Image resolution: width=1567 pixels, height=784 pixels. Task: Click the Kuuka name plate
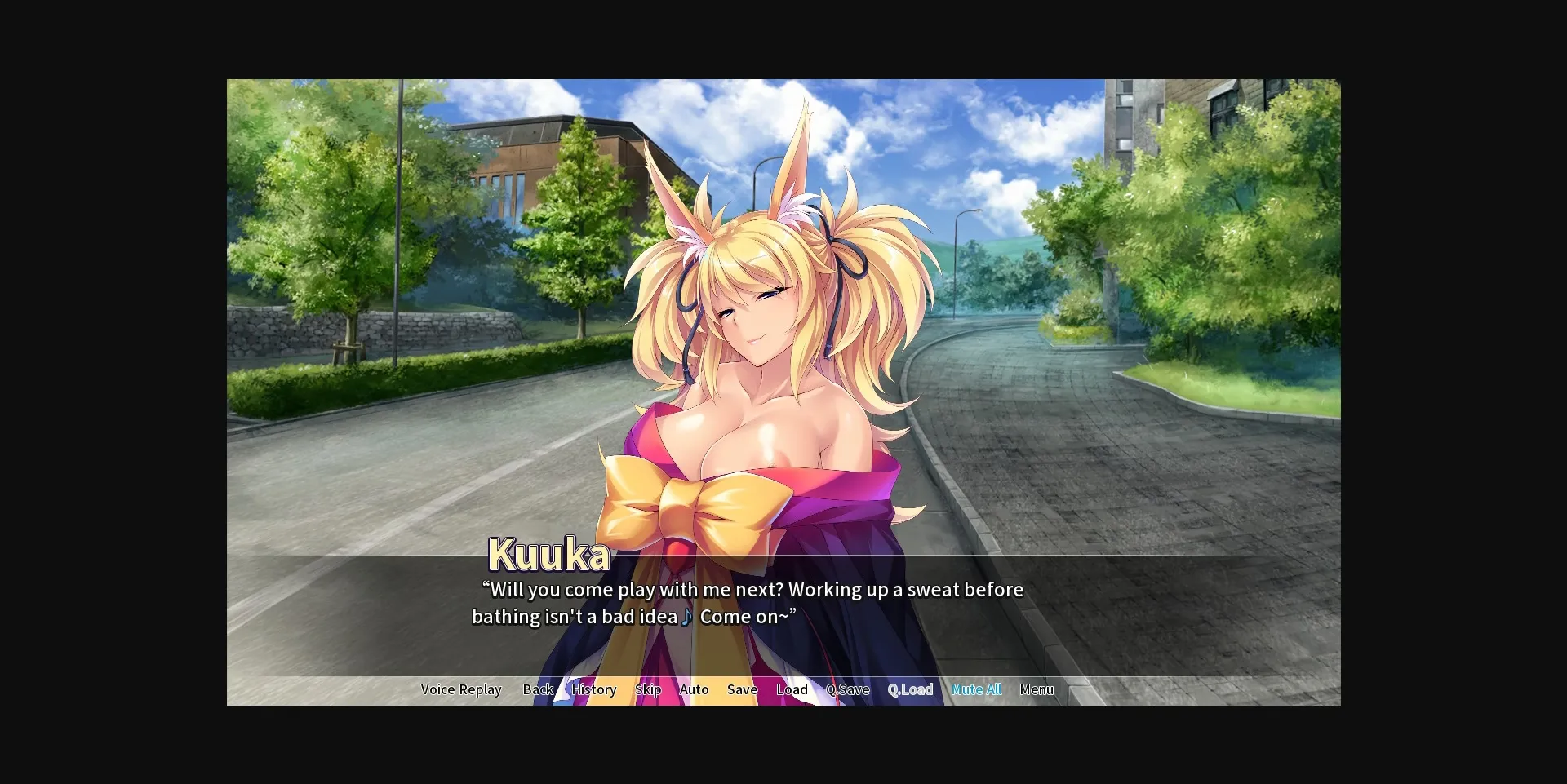tap(548, 554)
